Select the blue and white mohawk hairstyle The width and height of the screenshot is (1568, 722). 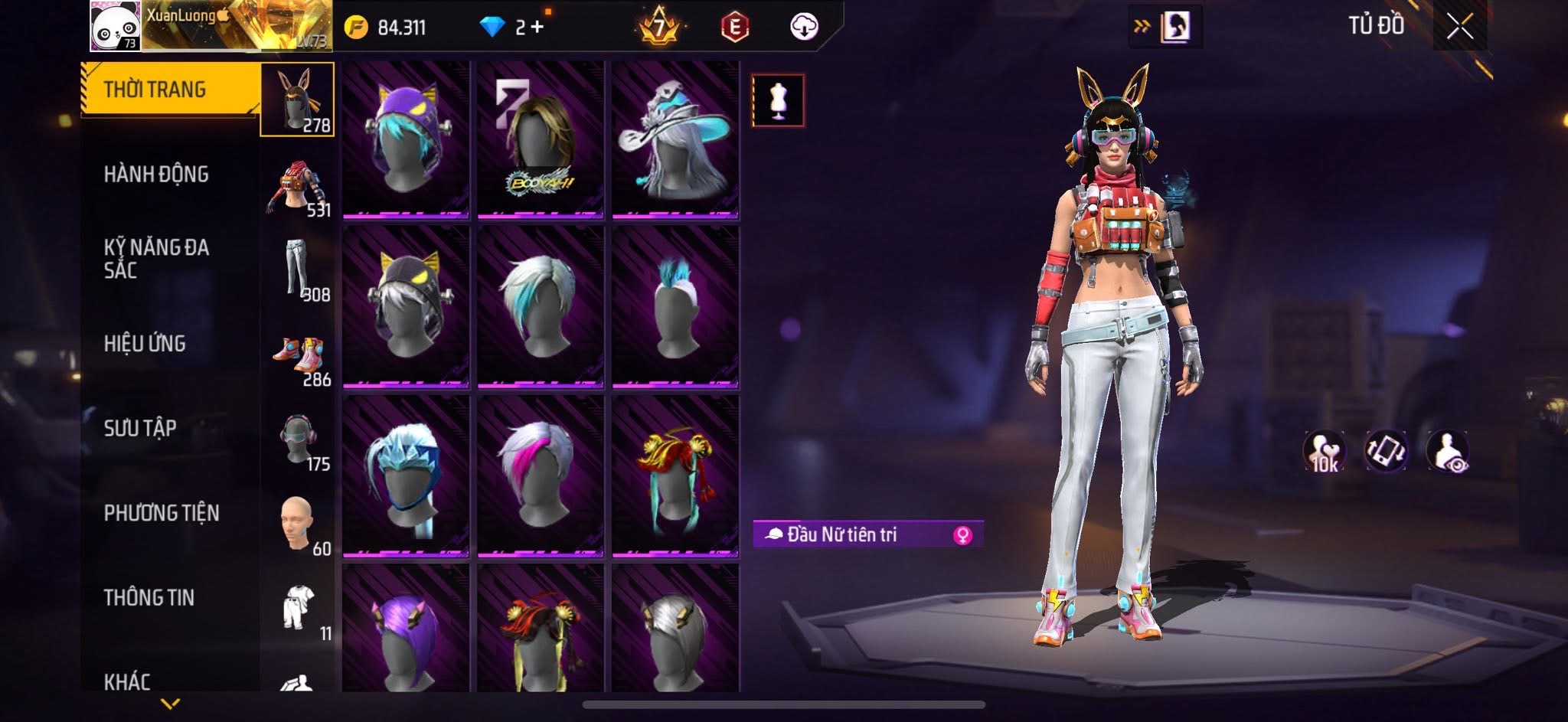pyautogui.click(x=675, y=308)
